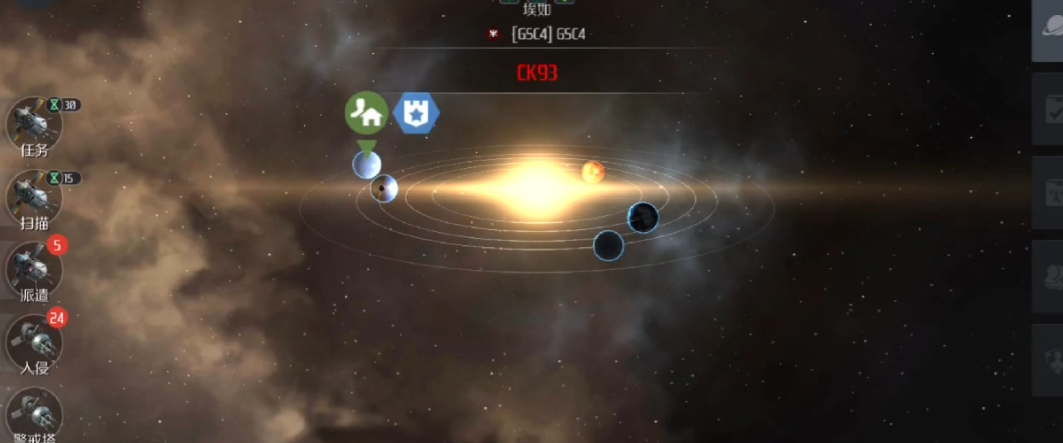Select the 扫描 scan button
The image size is (1063, 443).
(x=34, y=198)
